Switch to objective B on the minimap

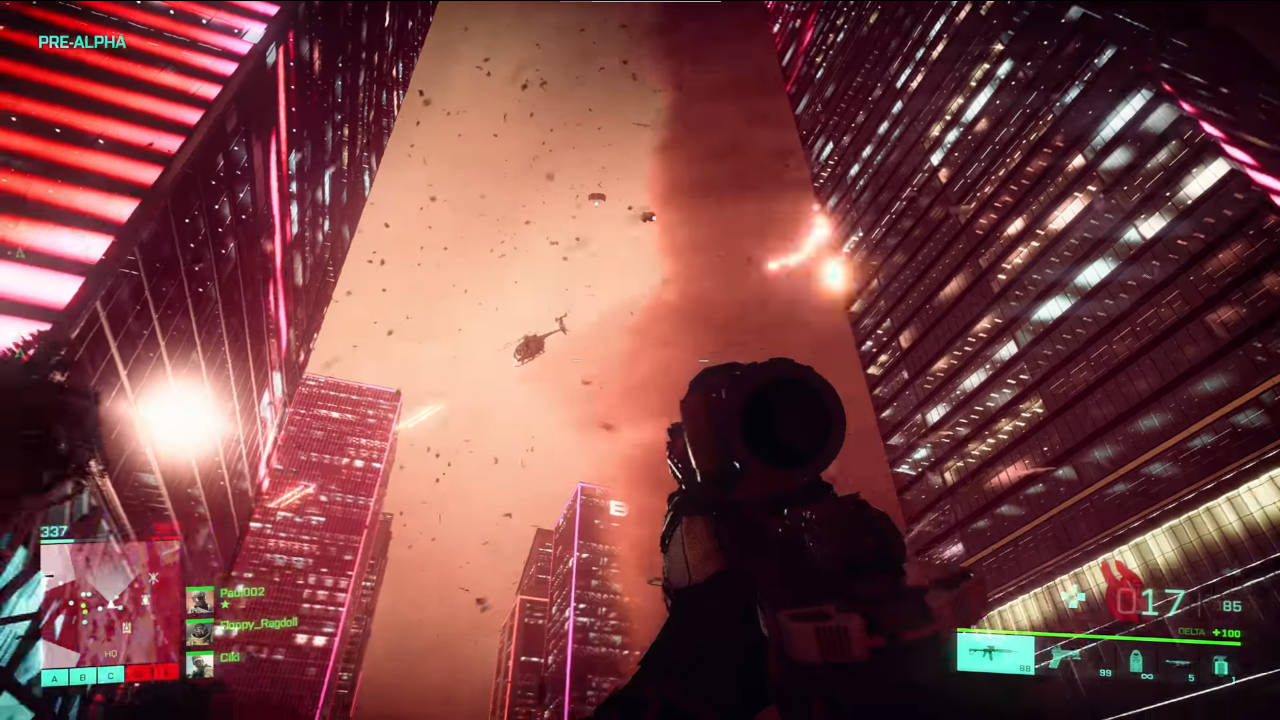point(82,677)
